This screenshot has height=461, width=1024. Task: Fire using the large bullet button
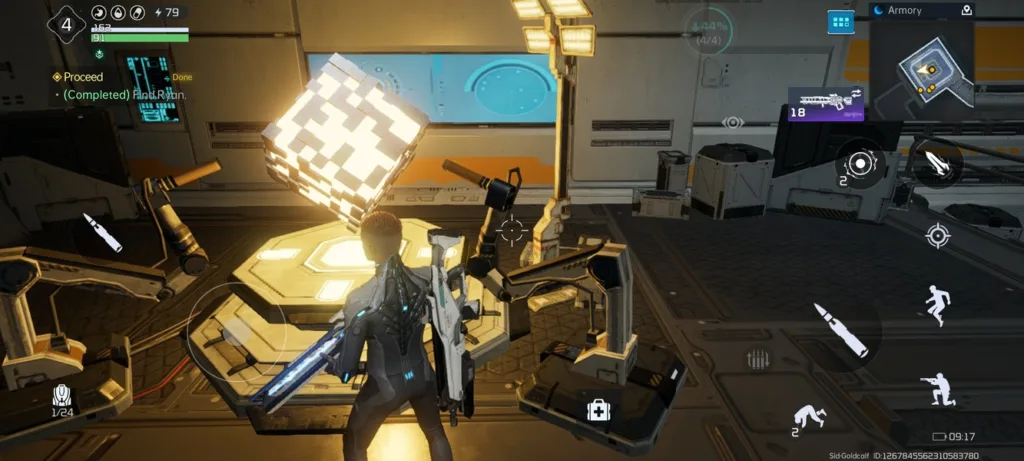coord(840,330)
